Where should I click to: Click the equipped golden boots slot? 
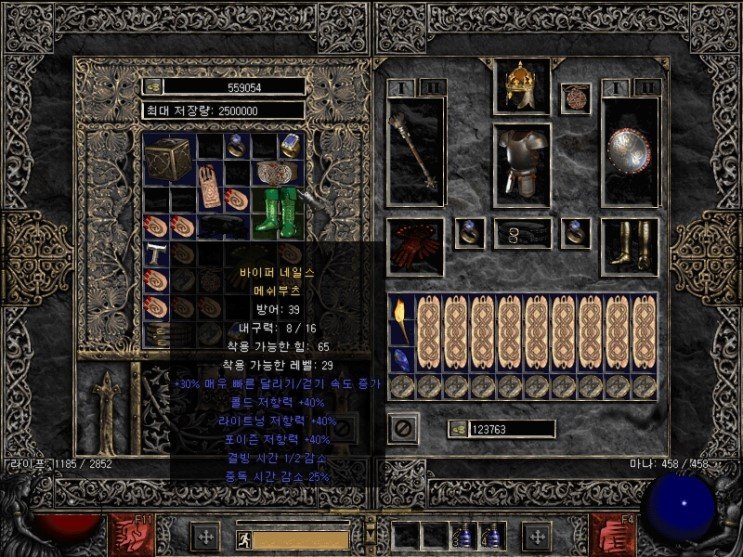(x=629, y=243)
